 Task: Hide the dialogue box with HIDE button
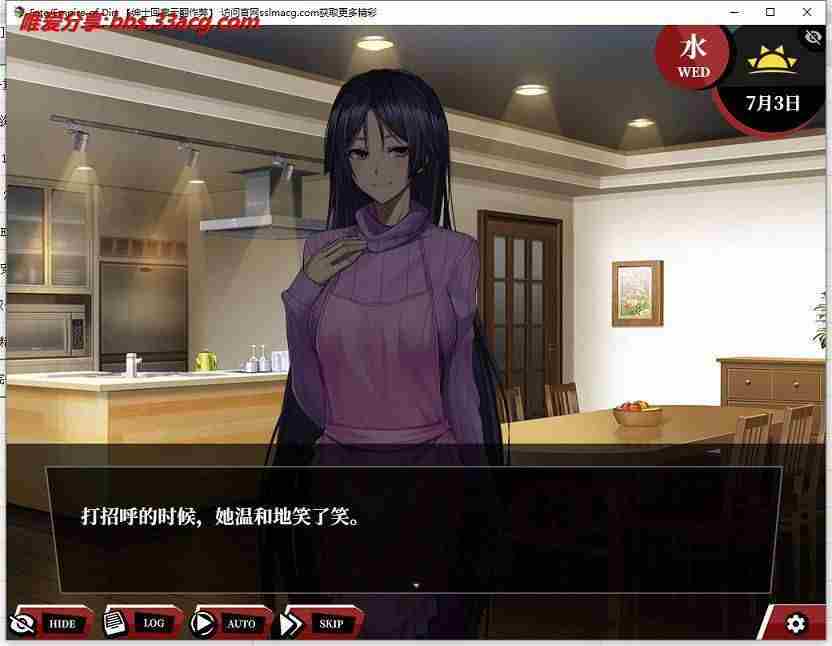coord(50,623)
